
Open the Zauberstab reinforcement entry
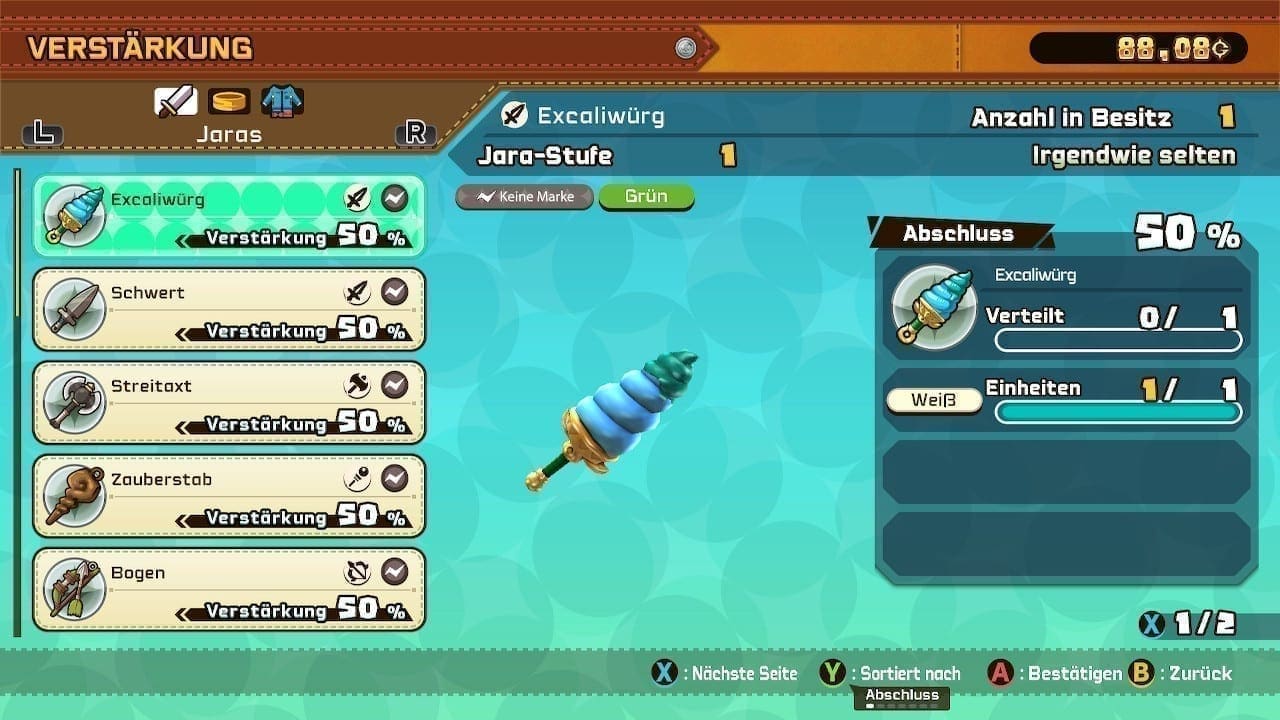point(229,495)
